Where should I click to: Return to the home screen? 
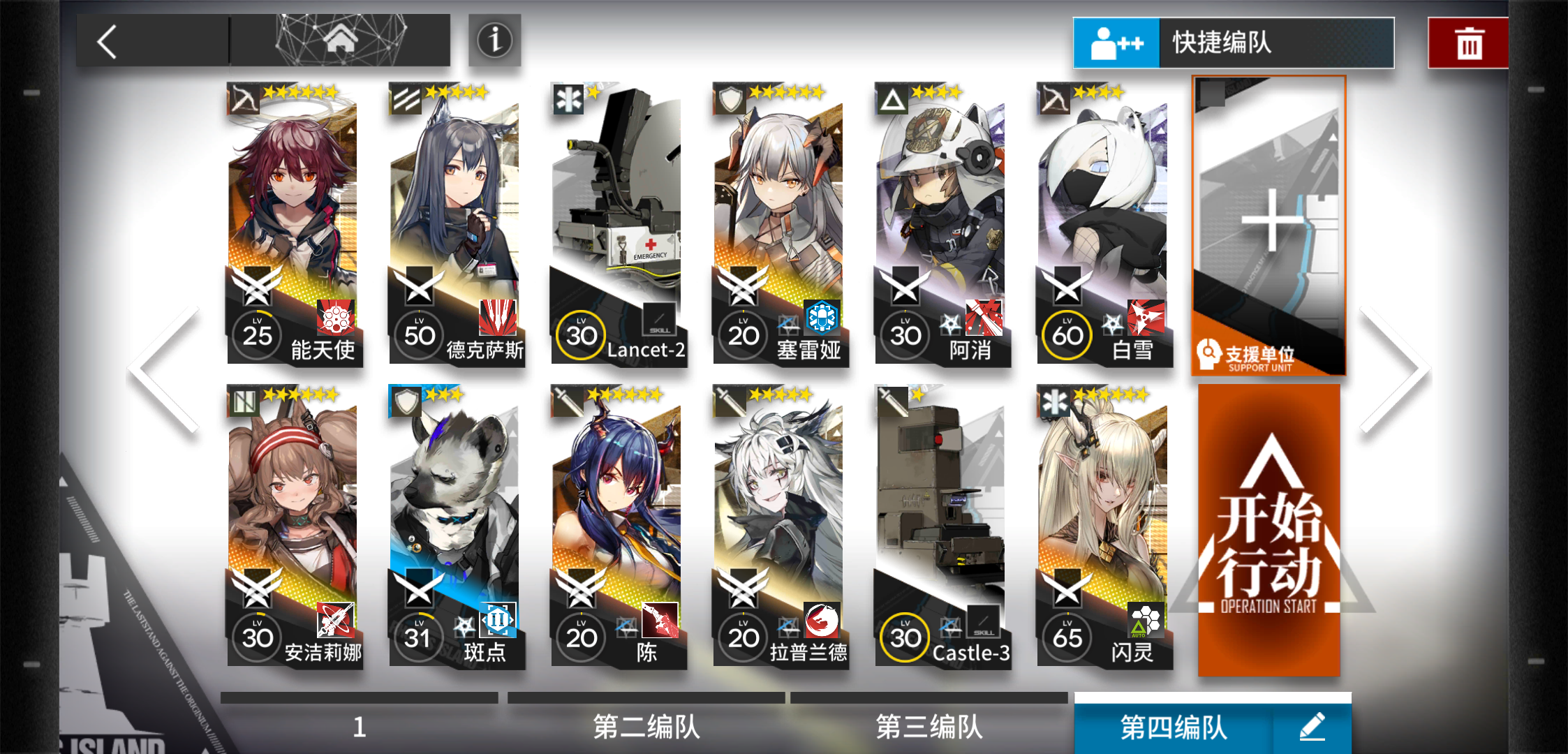[341, 40]
